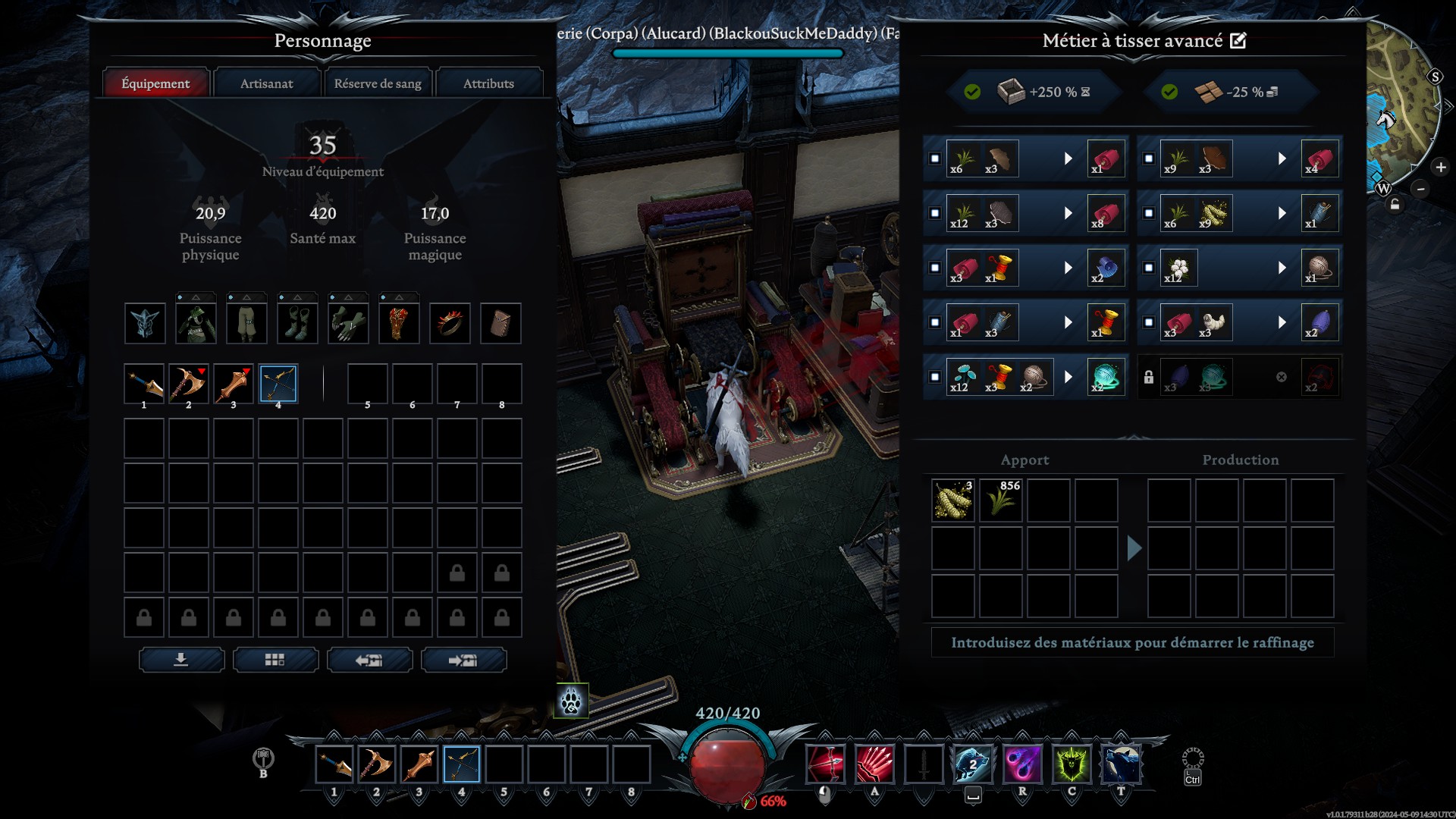Choose the bow in weapon slot 4

(278, 384)
